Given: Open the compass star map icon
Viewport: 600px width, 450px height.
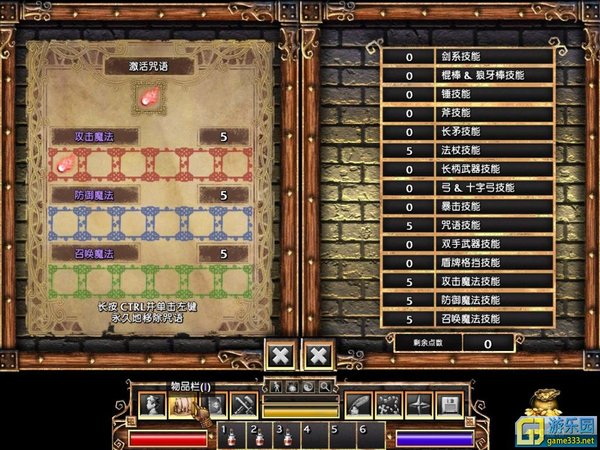Looking at the screenshot, I should click(419, 405).
